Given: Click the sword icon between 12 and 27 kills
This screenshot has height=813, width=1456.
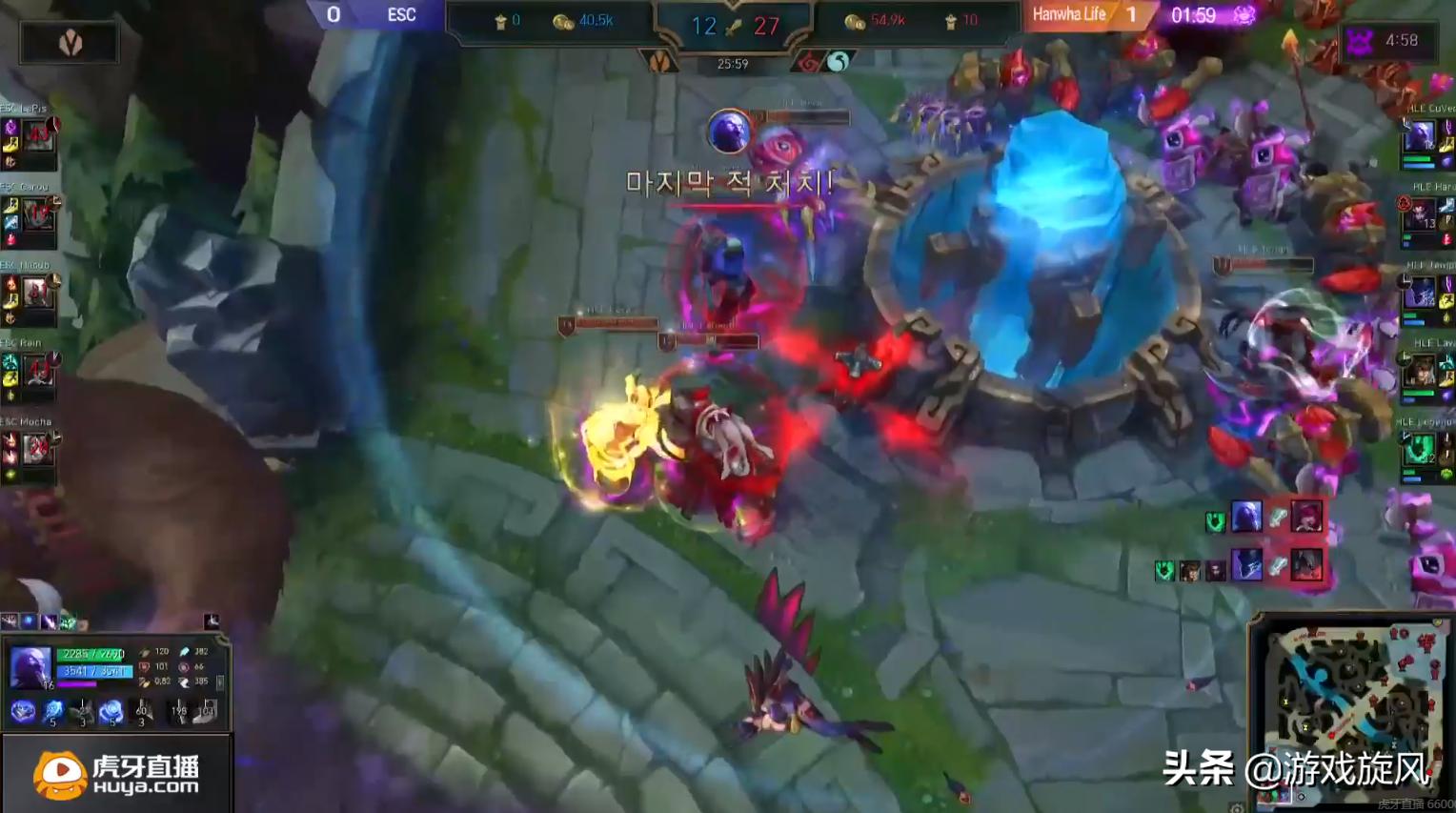Looking at the screenshot, I should pyautogui.click(x=732, y=26).
